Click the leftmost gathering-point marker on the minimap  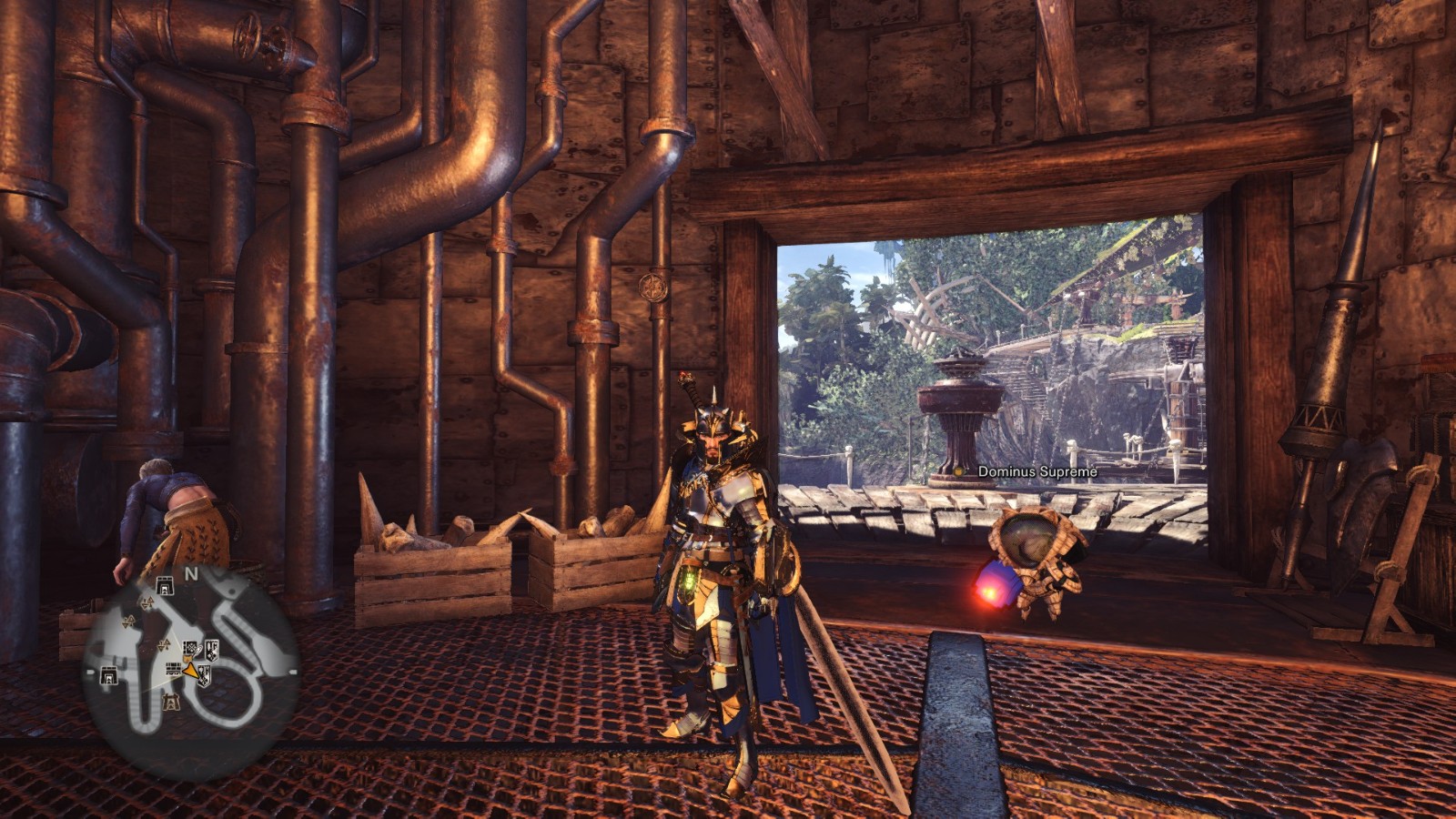coord(128,622)
